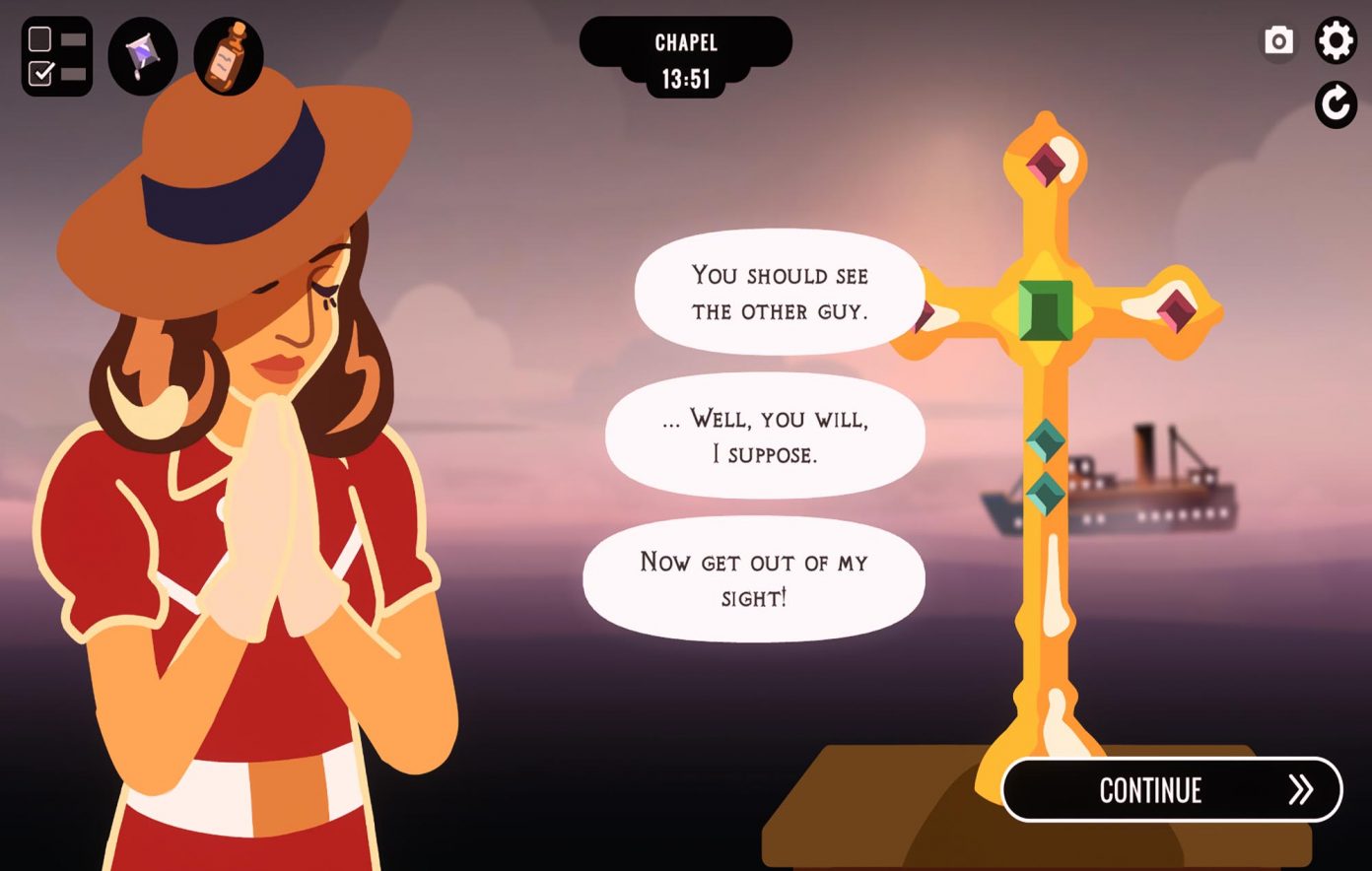Select the bottle inventory item
Image resolution: width=1372 pixels, height=871 pixels.
228,56
